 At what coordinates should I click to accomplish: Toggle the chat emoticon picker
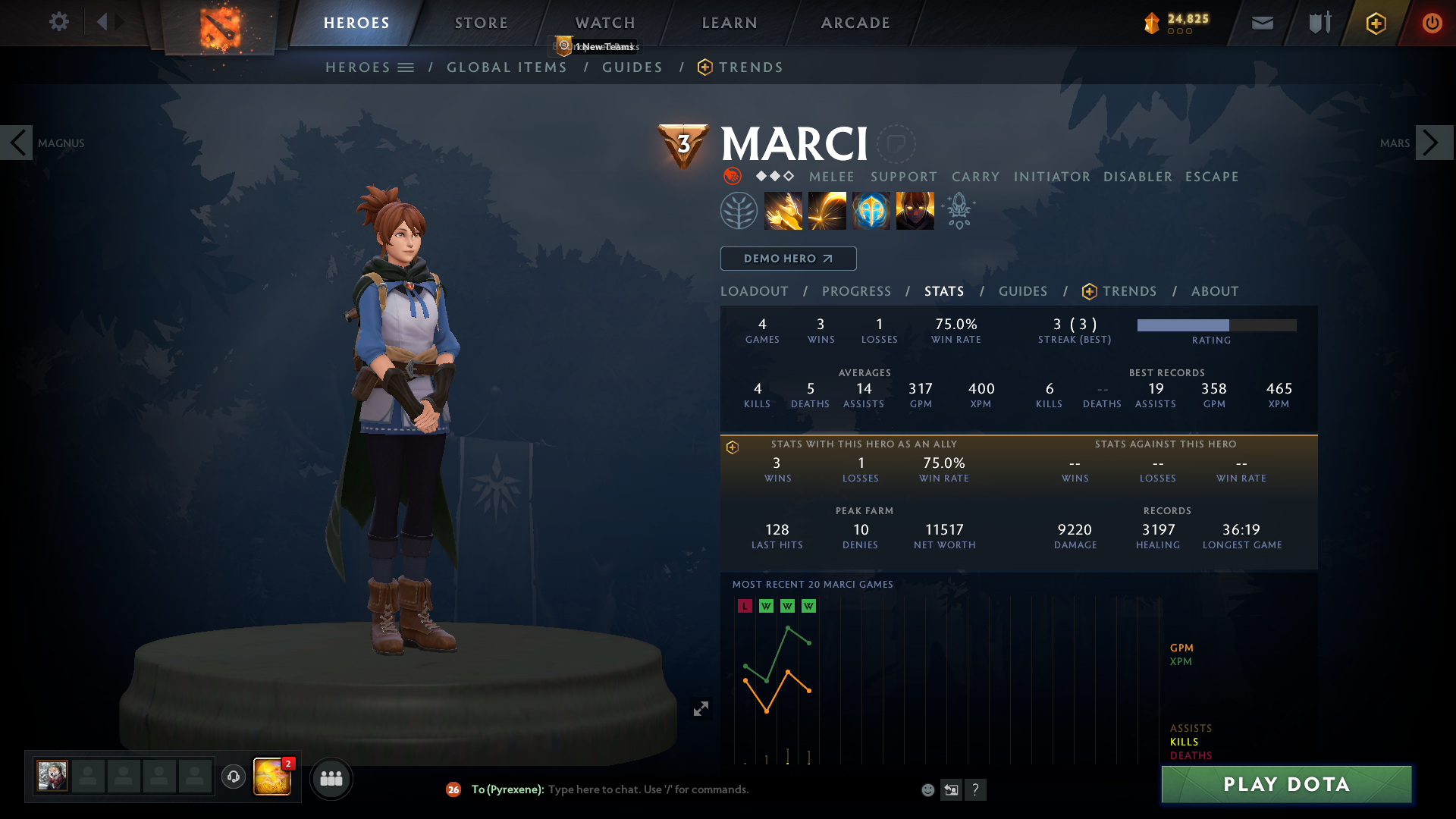click(928, 789)
